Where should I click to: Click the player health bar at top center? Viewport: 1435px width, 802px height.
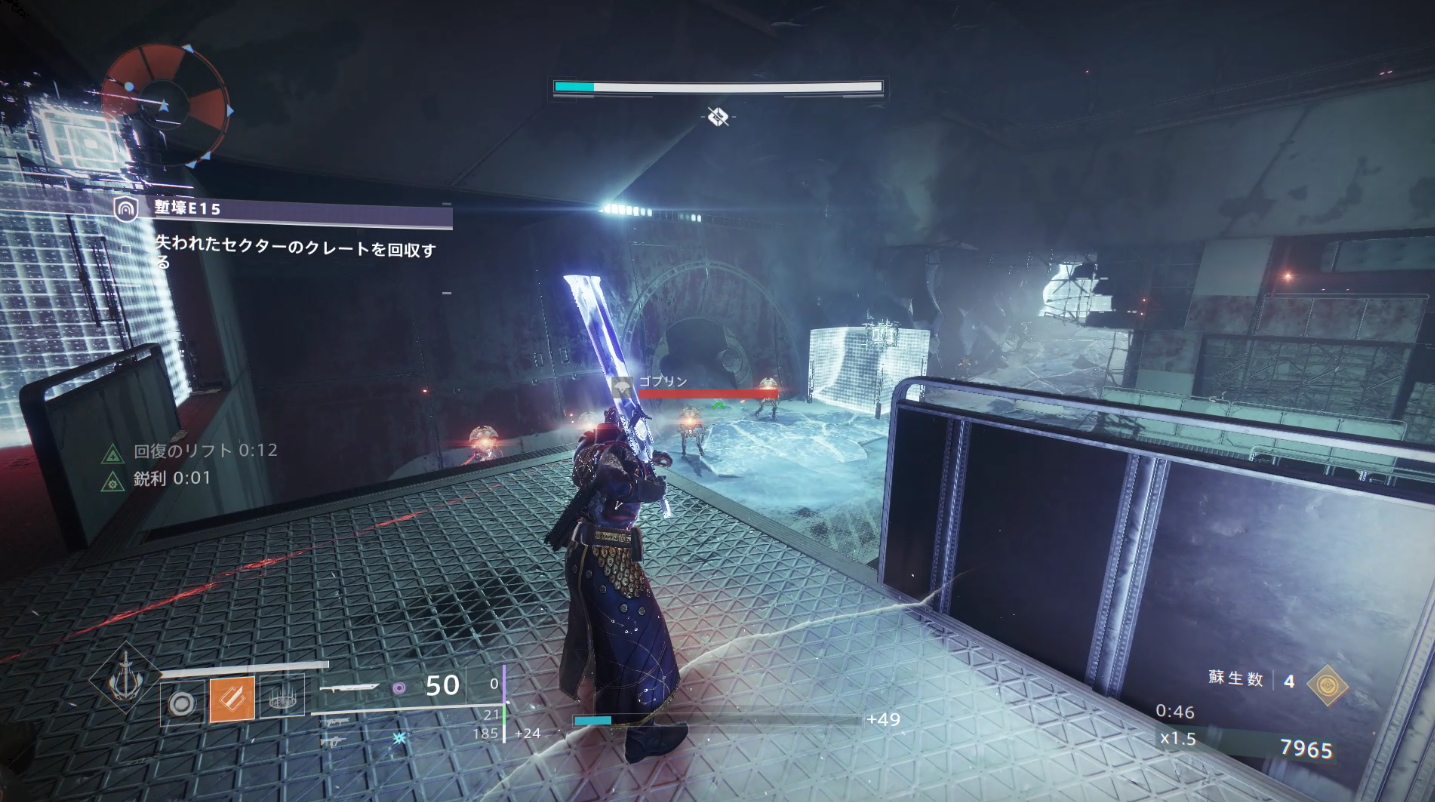point(716,86)
